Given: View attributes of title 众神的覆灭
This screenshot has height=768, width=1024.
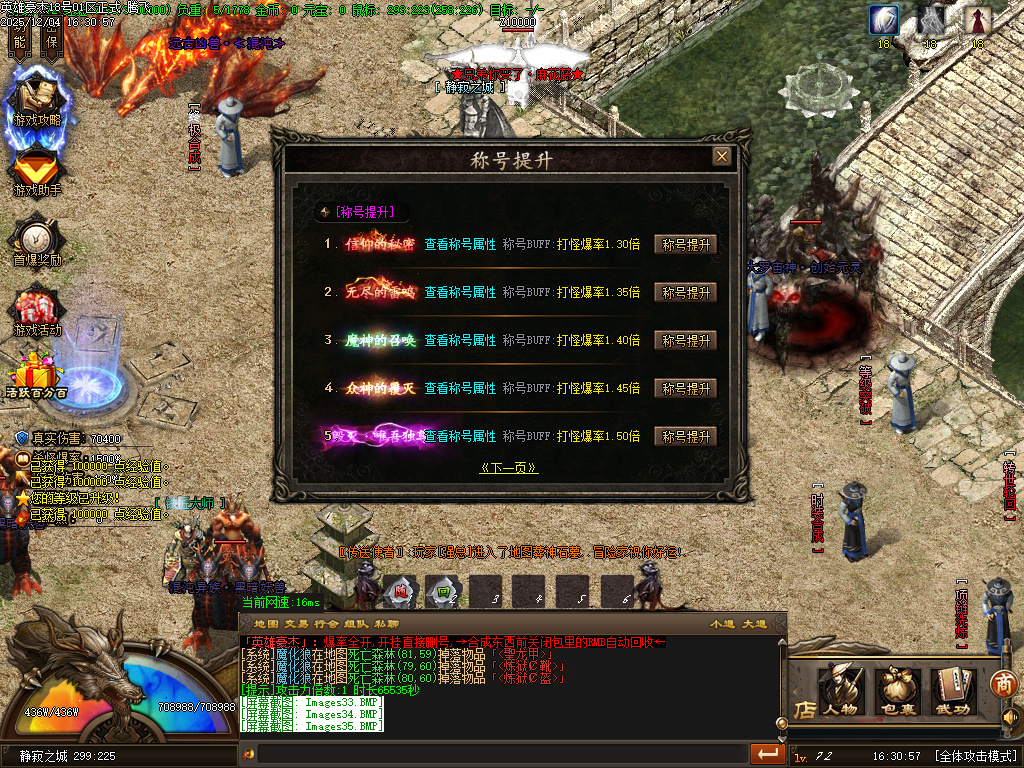Looking at the screenshot, I should pos(460,388).
